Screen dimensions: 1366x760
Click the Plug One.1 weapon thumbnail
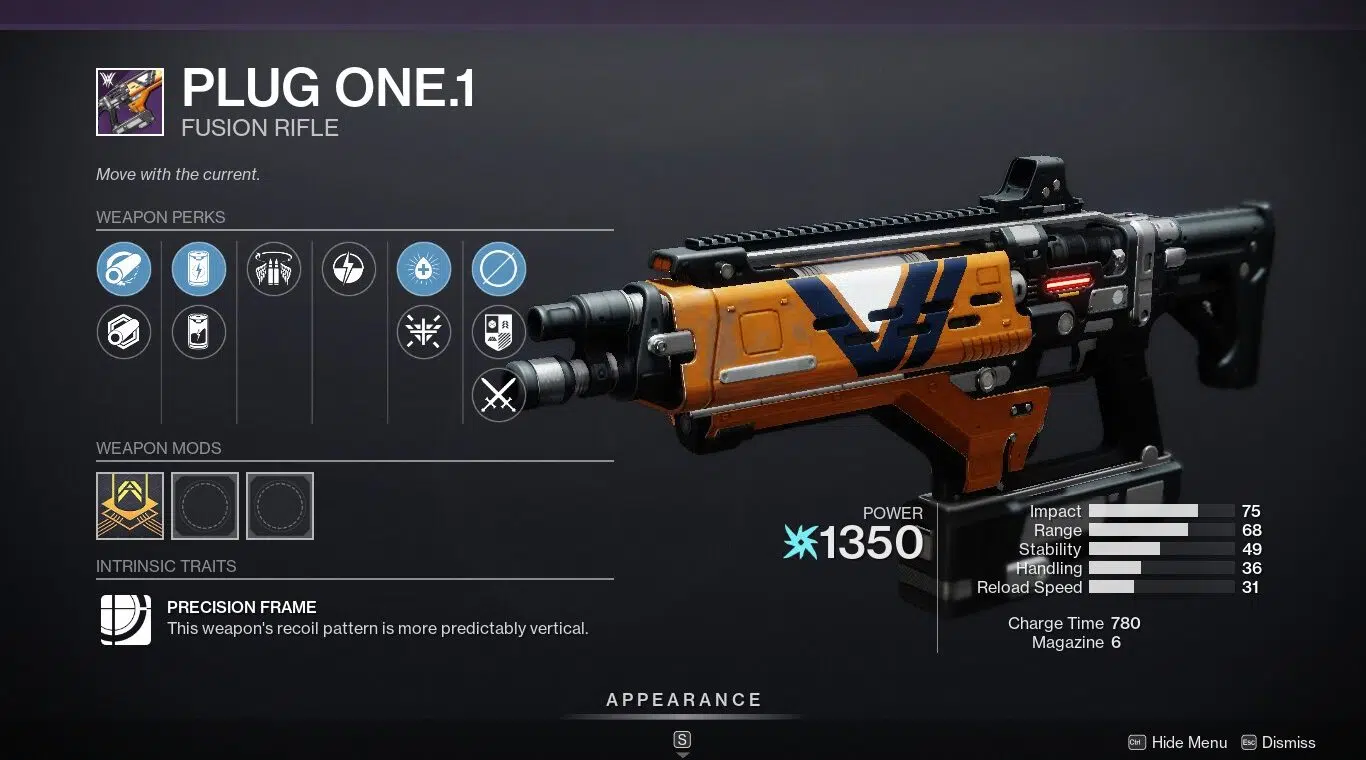click(x=130, y=102)
